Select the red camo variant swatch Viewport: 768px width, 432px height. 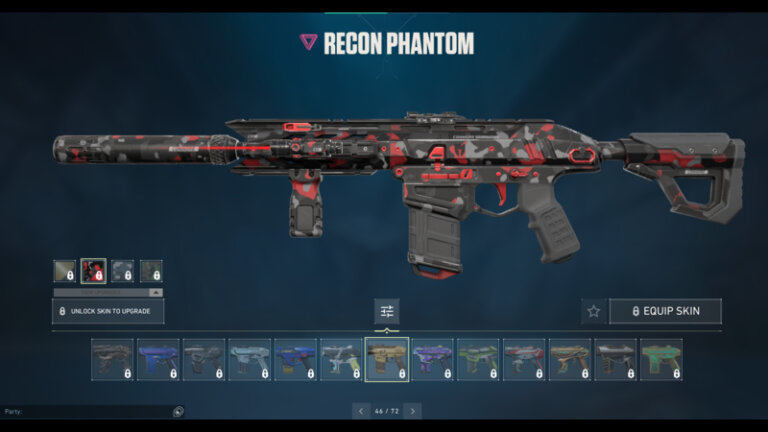(x=93, y=271)
